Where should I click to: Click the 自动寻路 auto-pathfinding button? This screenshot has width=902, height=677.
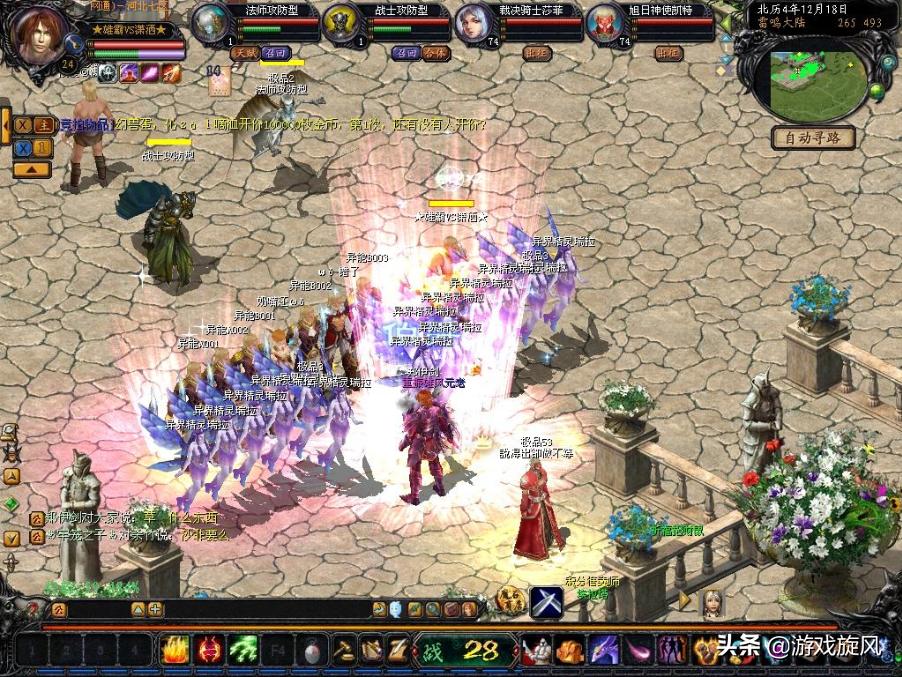click(x=813, y=138)
